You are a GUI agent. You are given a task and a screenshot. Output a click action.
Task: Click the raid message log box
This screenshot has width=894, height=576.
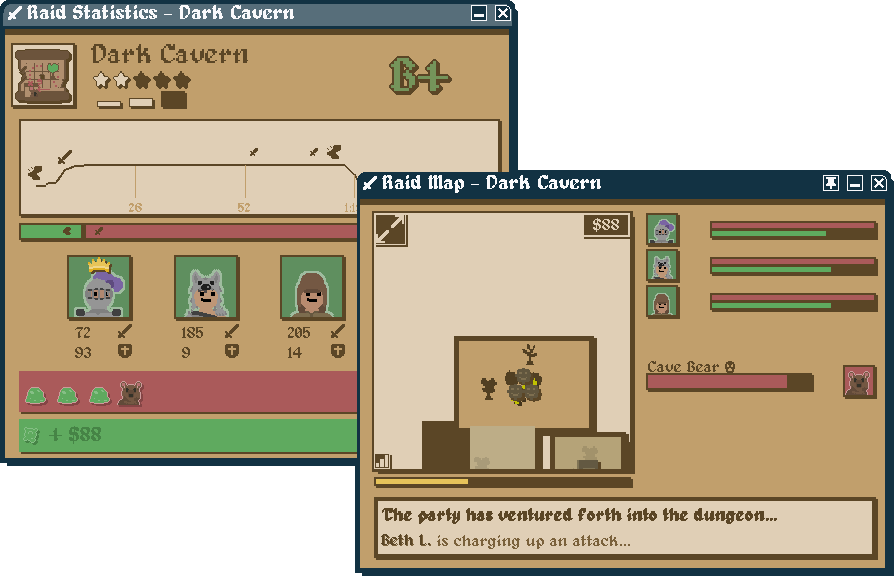coord(625,528)
